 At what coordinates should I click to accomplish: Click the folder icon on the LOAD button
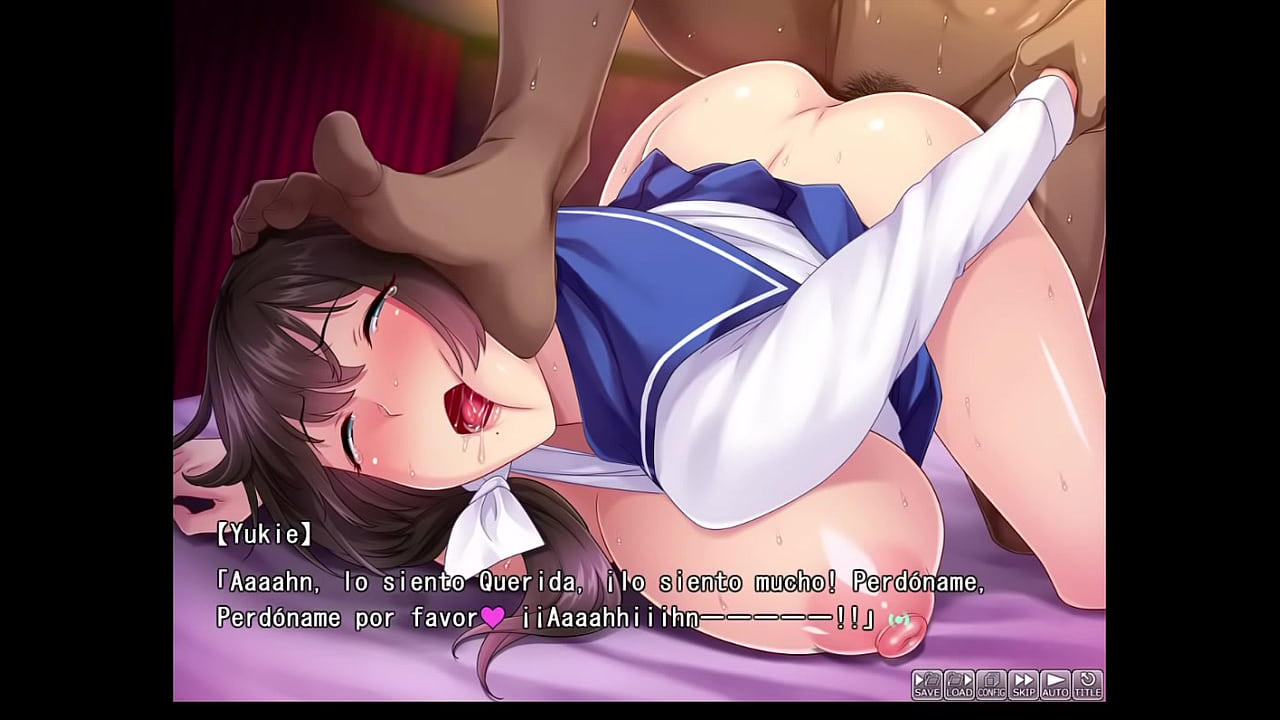coord(955,678)
